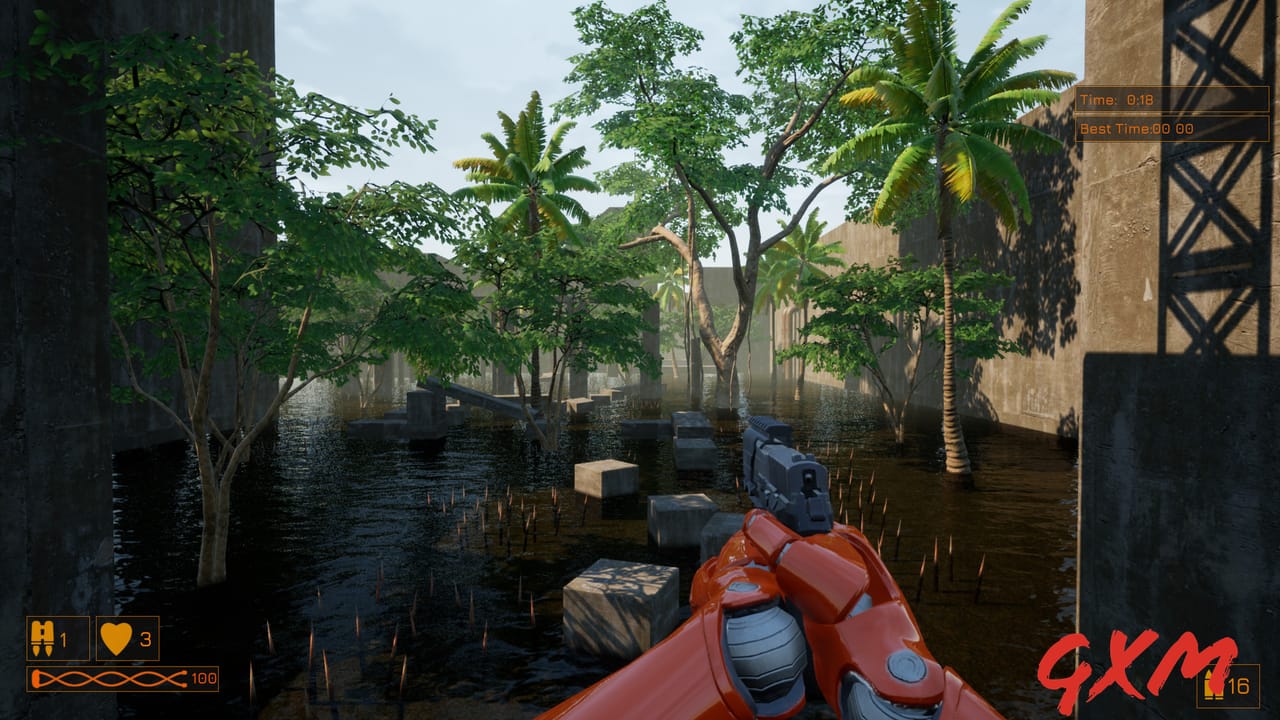Expand the Best Time:00 00 readout
This screenshot has width=1280, height=720.
[x=1135, y=129]
